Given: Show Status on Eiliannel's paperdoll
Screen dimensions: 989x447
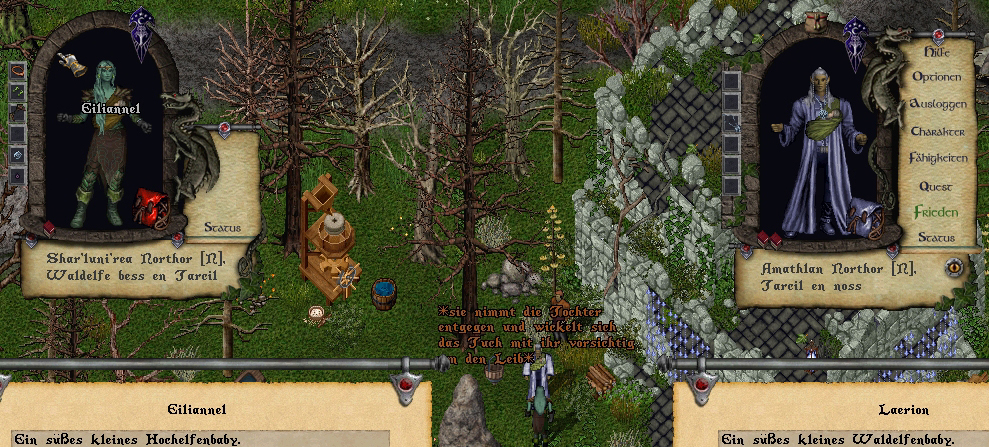Looking at the screenshot, I should [222, 228].
